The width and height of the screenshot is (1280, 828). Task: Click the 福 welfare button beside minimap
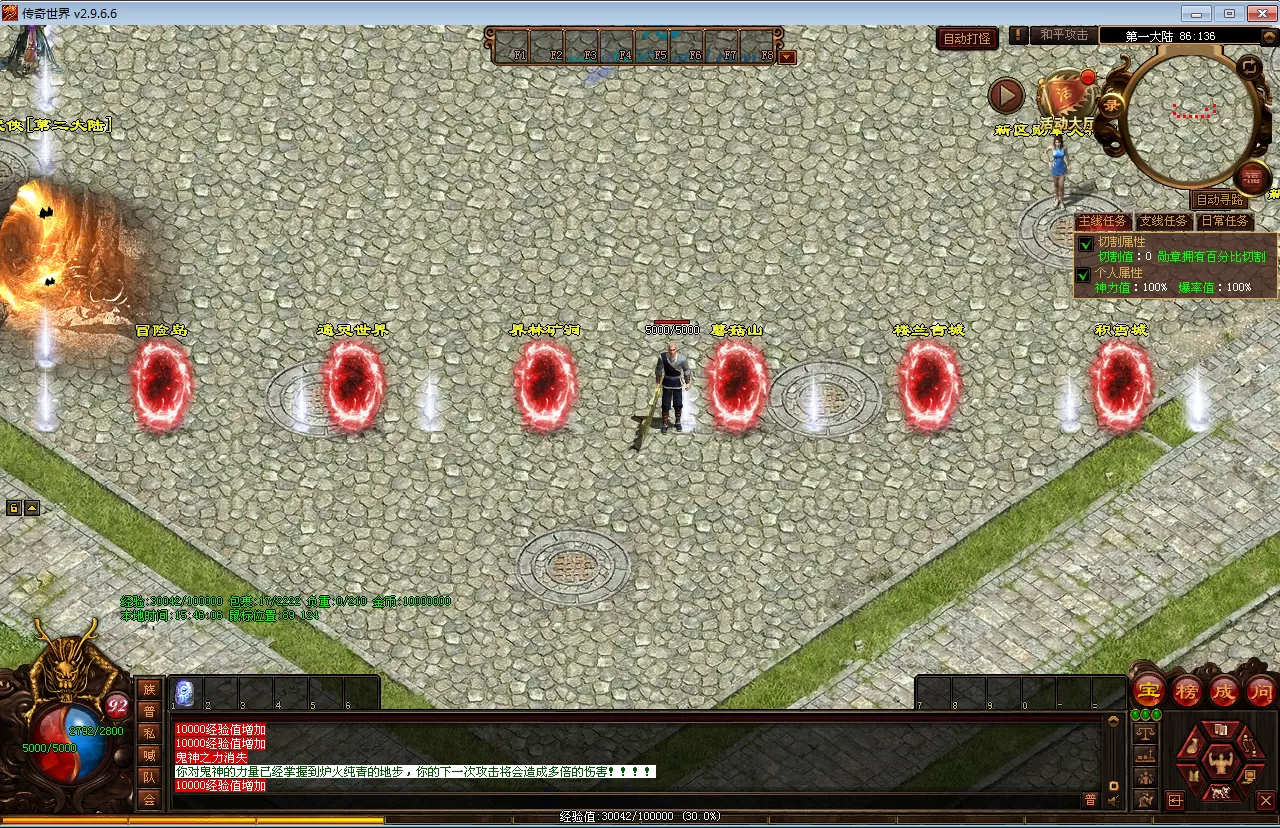click(x=1250, y=179)
